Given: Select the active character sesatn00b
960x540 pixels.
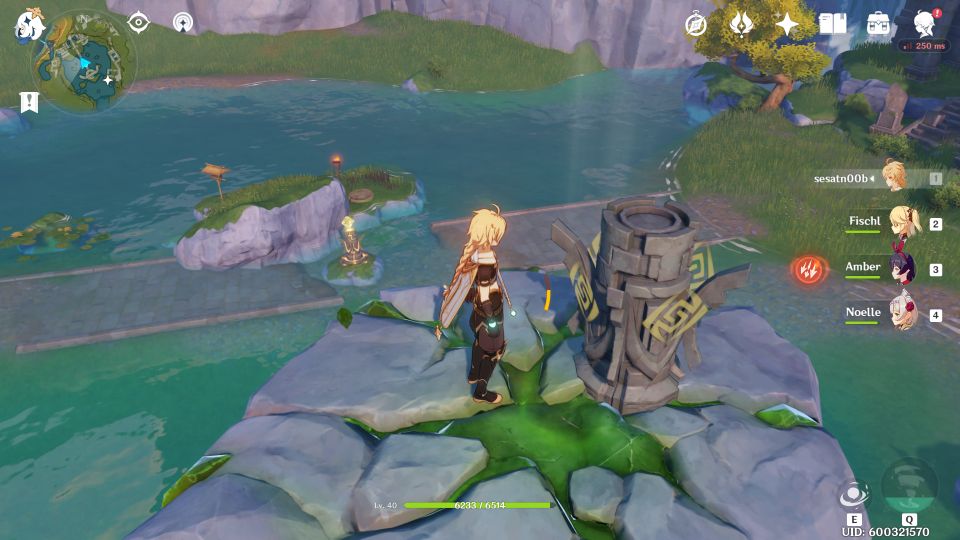Looking at the screenshot, I should [x=892, y=177].
